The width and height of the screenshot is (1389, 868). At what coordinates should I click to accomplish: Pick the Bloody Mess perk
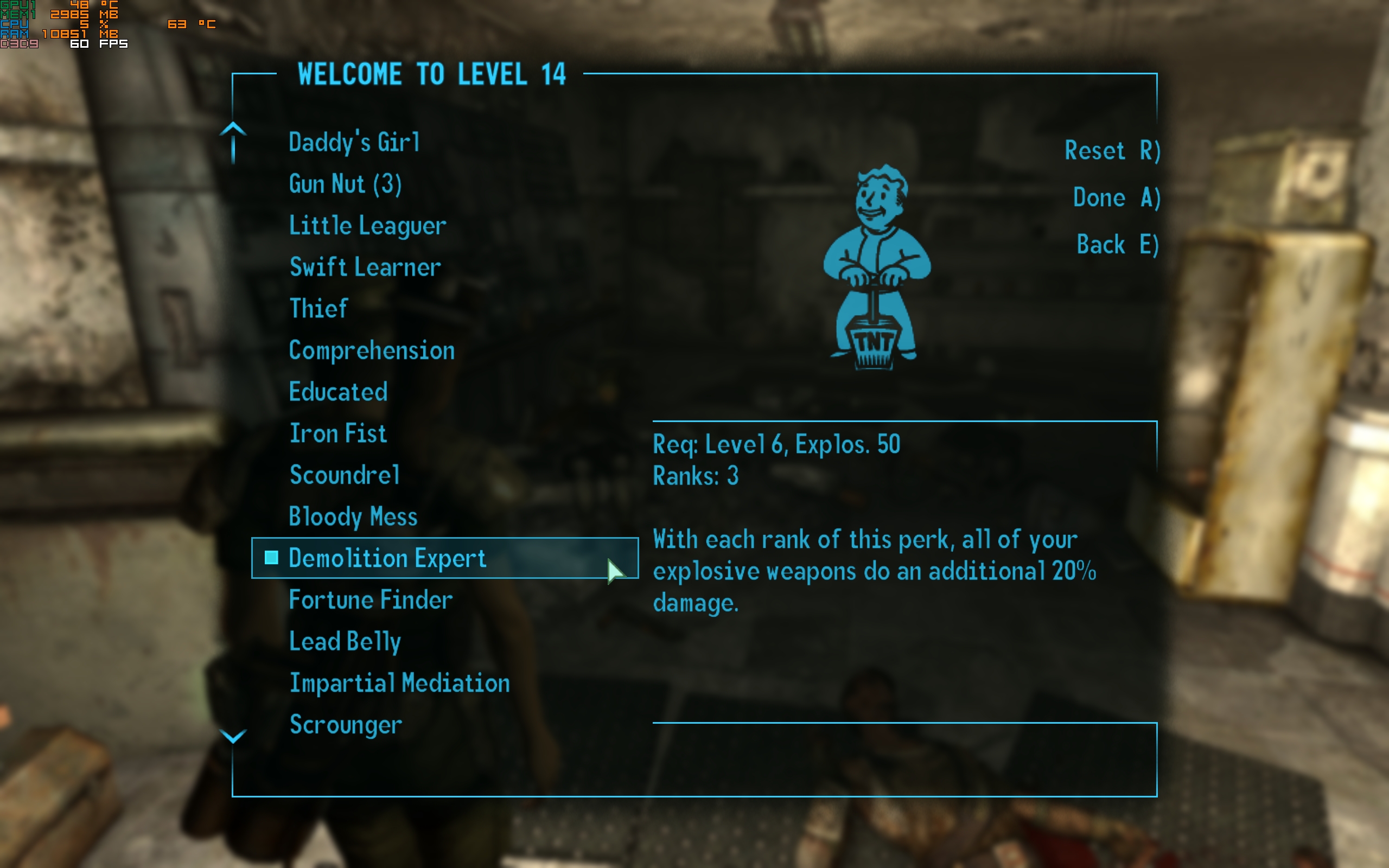pyautogui.click(x=353, y=516)
